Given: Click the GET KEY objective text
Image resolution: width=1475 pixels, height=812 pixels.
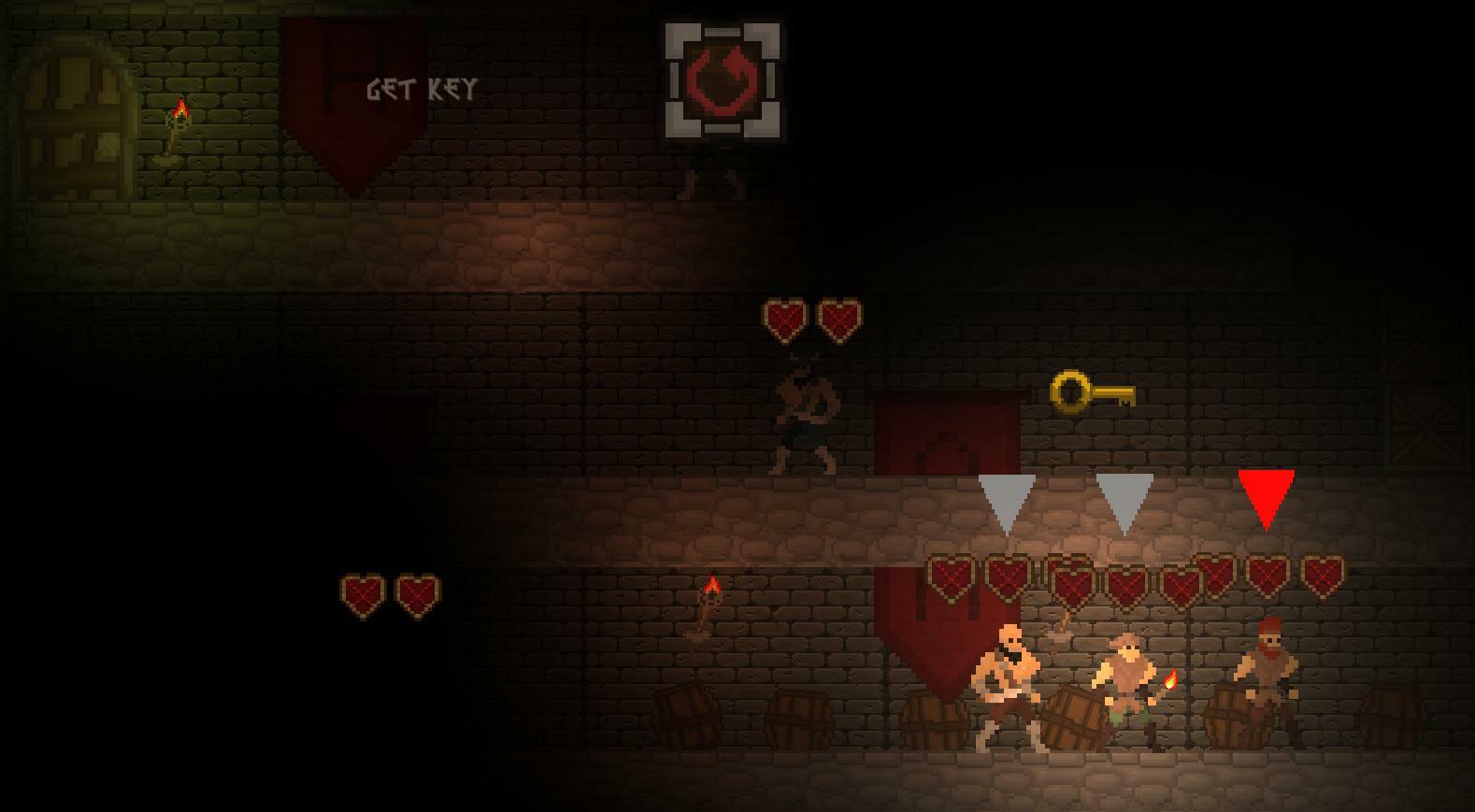Looking at the screenshot, I should point(422,89).
